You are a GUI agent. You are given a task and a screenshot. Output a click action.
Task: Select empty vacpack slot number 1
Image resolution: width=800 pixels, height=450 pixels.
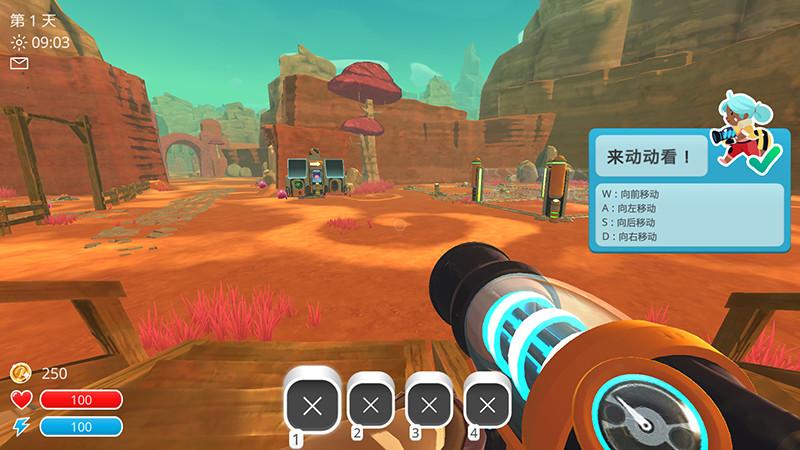point(312,404)
